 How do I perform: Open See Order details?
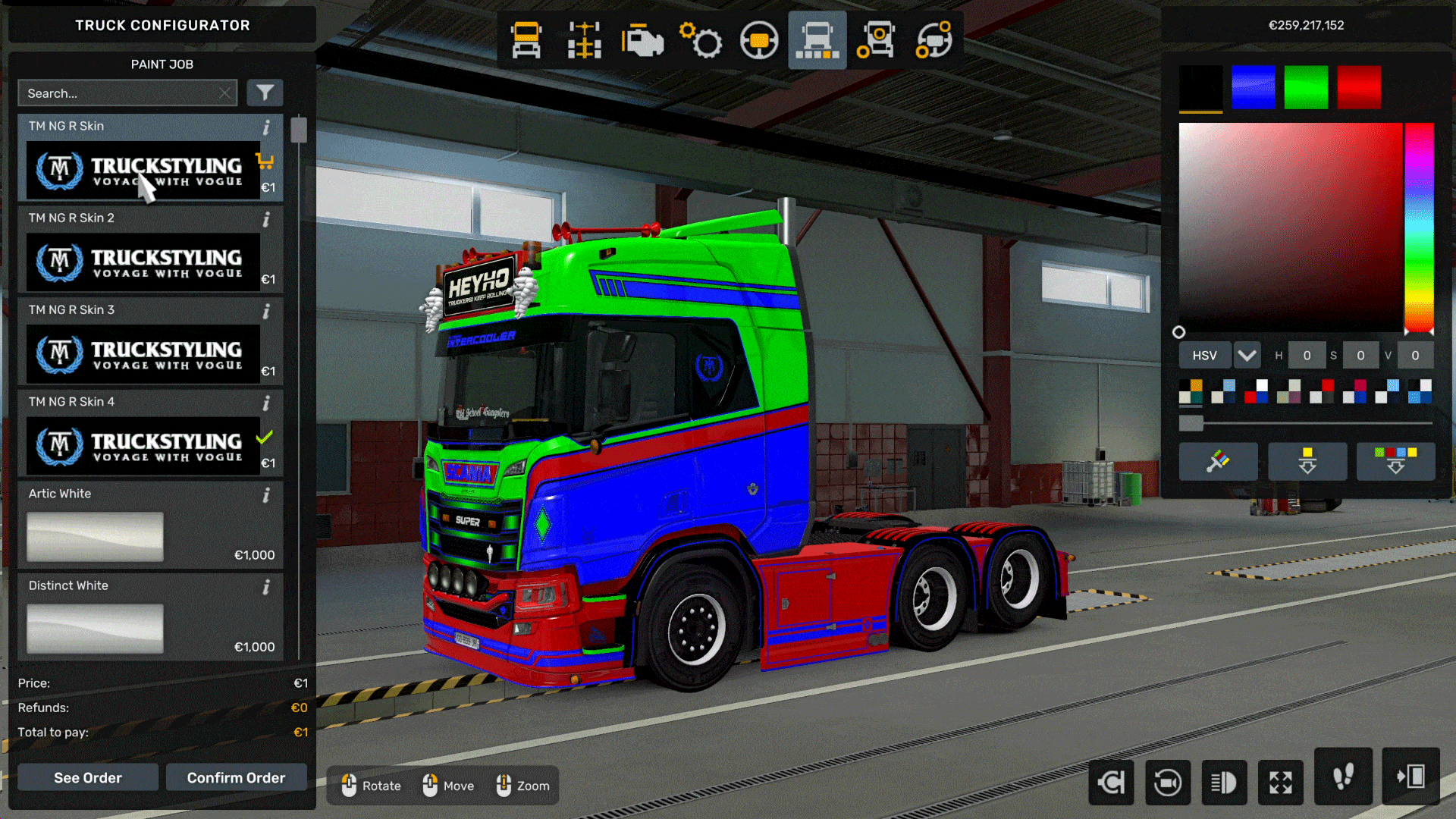(87, 777)
